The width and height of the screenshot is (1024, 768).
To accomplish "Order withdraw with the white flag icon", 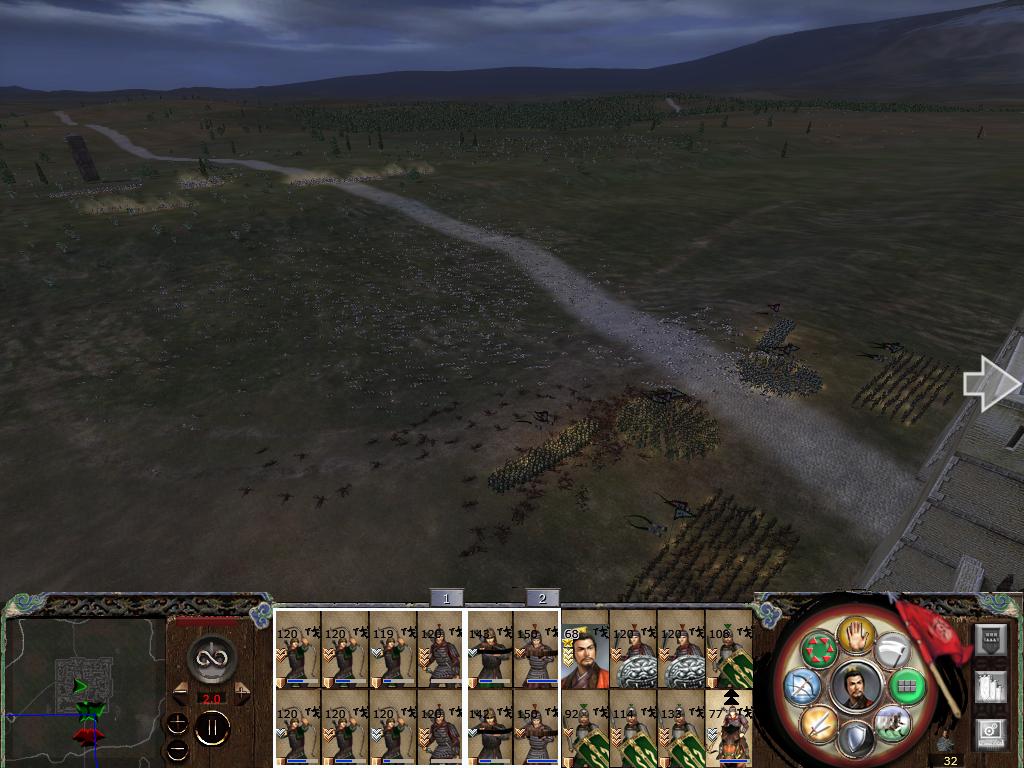I will click(x=892, y=650).
